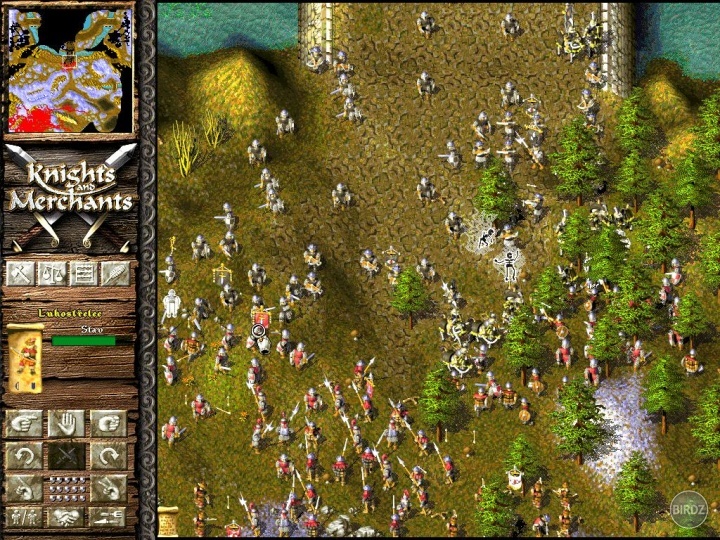Click the two-finger hand formation button
Screen dimensions: 720x540
(109, 488)
